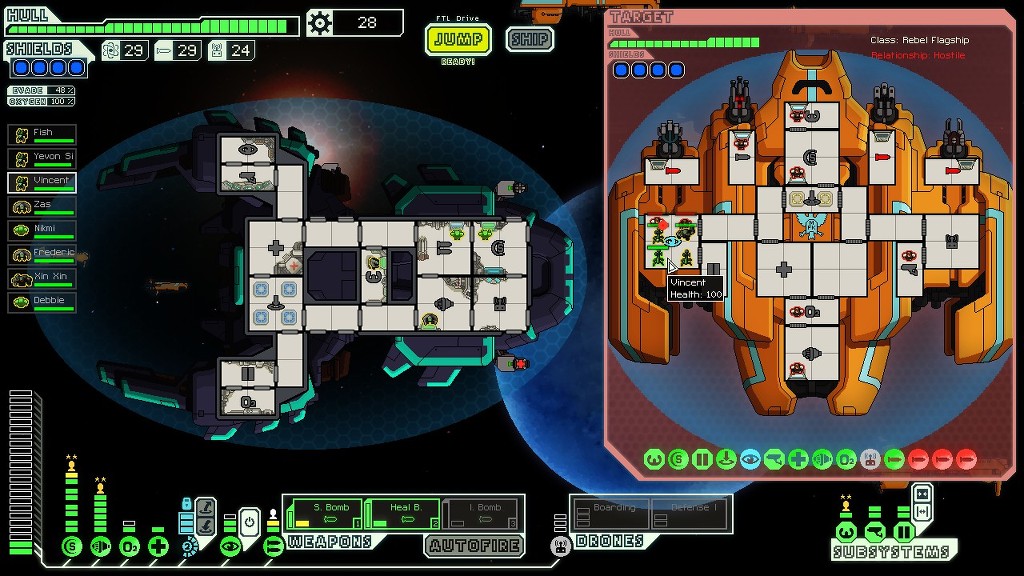Click the medbay system icon
The width and height of the screenshot is (1024, 576).
[x=158, y=546]
